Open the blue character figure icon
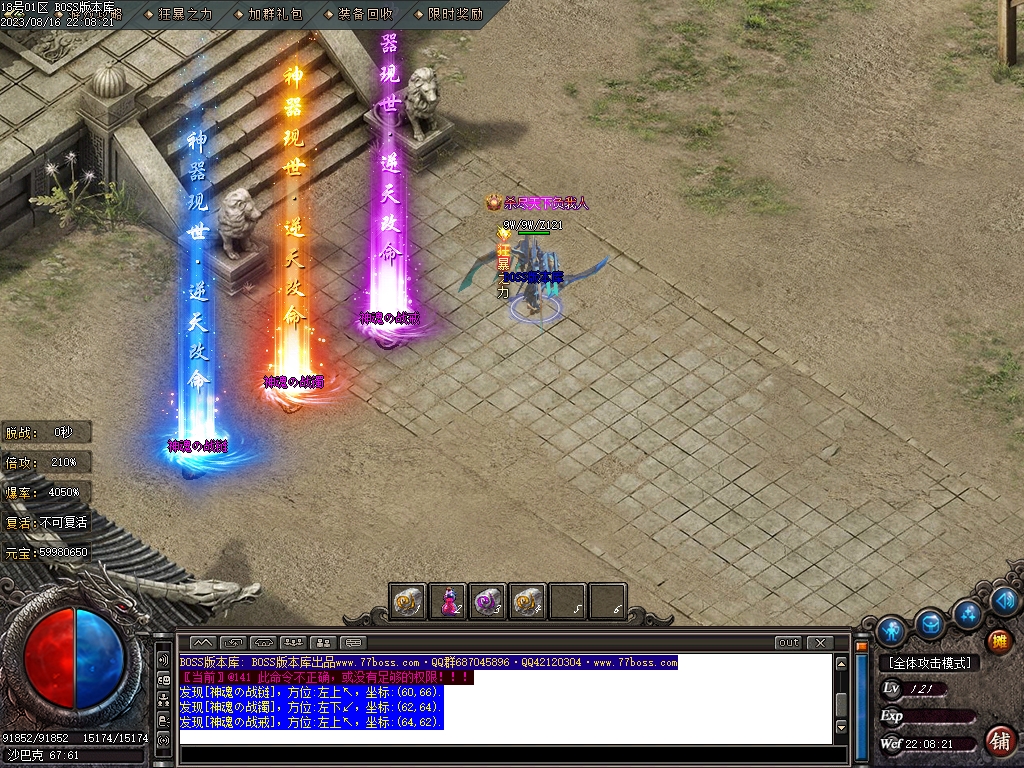 tap(891, 631)
